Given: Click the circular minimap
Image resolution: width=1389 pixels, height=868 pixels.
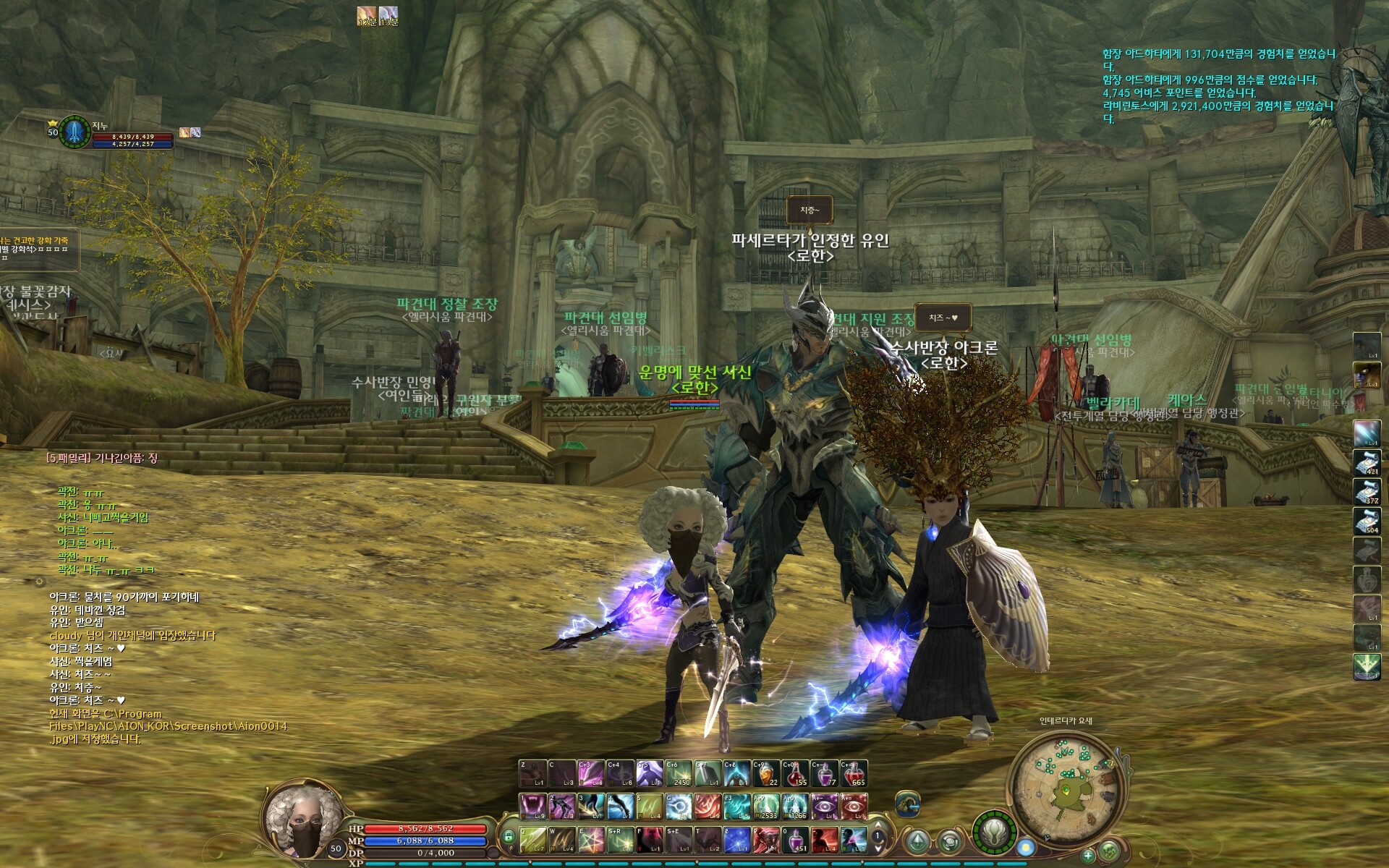Looking at the screenshot, I should pyautogui.click(x=1068, y=786).
